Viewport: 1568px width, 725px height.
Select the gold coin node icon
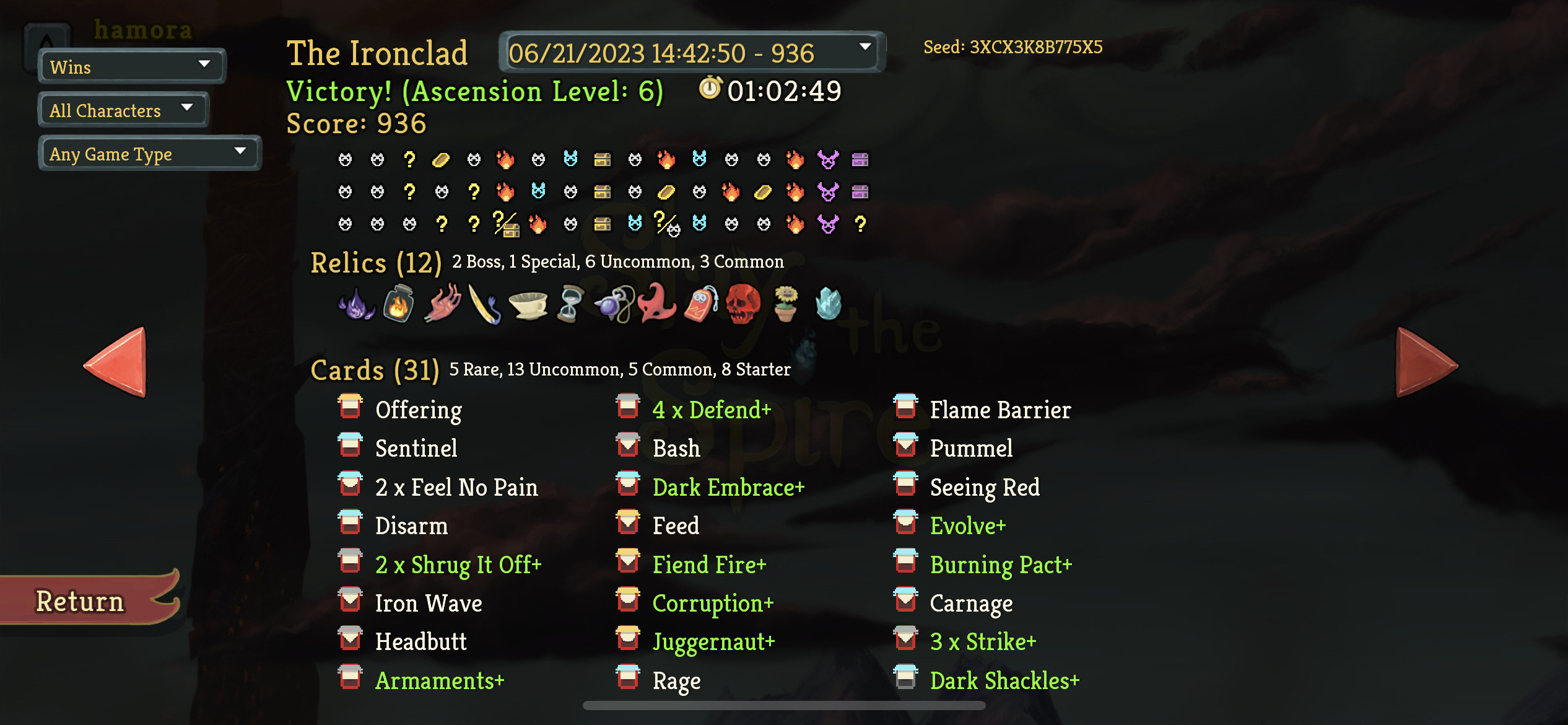coord(441,159)
